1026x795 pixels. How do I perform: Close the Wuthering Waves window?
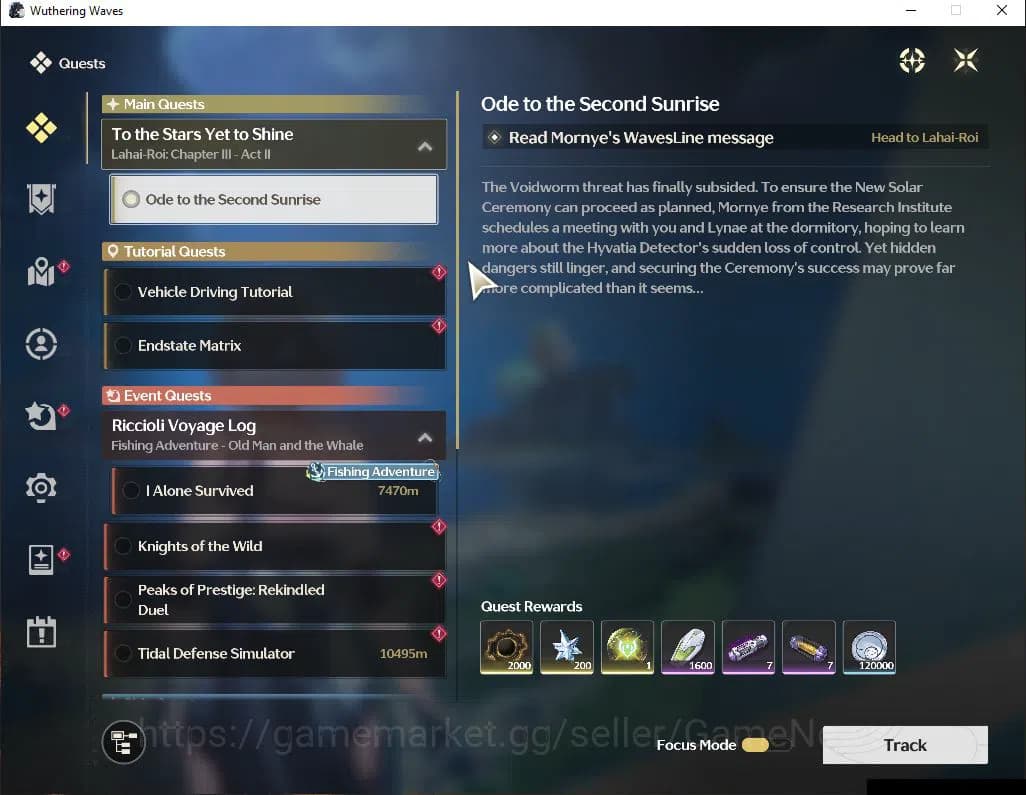[1002, 11]
